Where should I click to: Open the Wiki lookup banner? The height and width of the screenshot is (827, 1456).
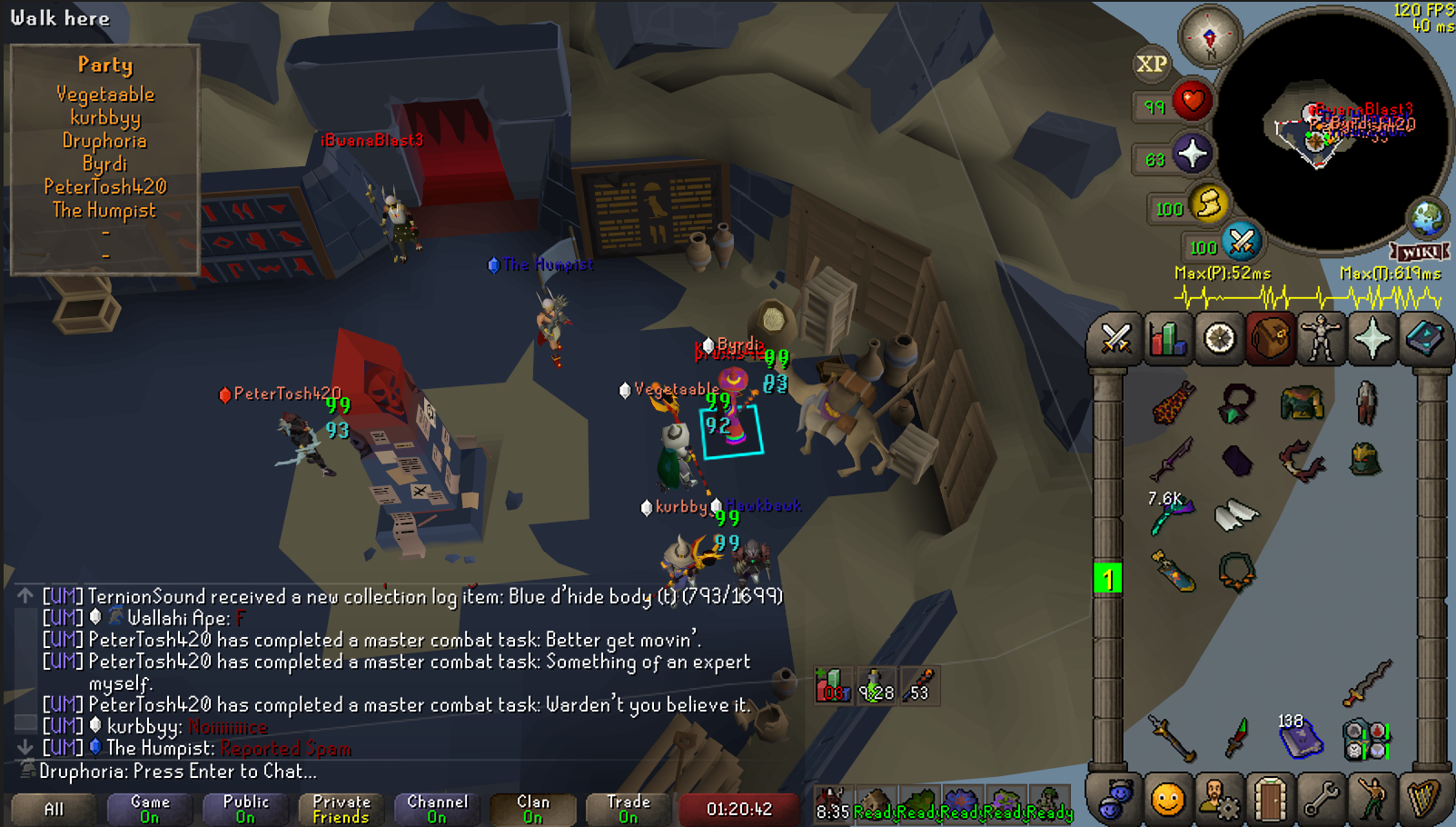point(1420,252)
